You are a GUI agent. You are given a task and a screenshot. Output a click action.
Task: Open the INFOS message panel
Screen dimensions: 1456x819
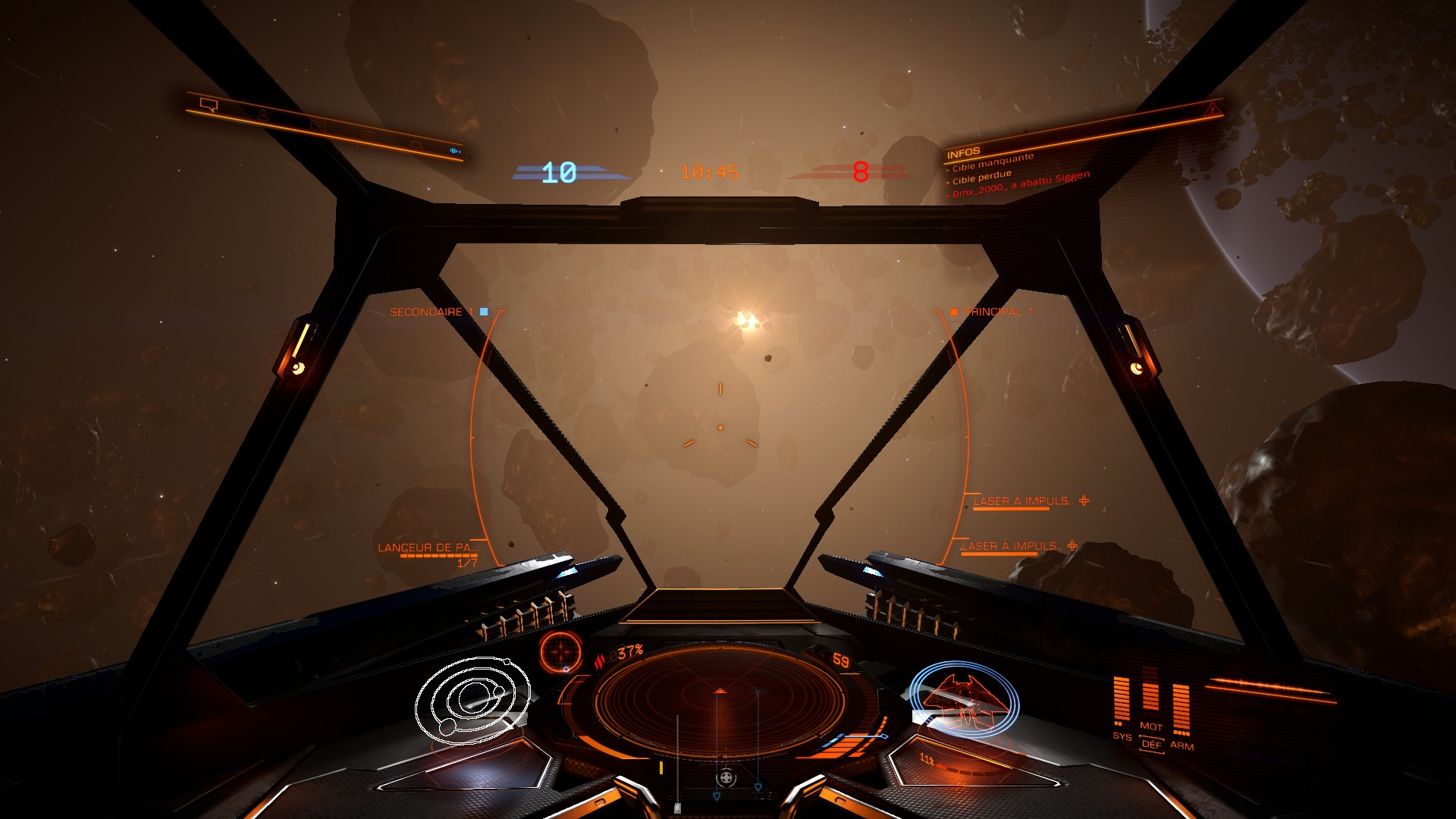pyautogui.click(x=964, y=152)
